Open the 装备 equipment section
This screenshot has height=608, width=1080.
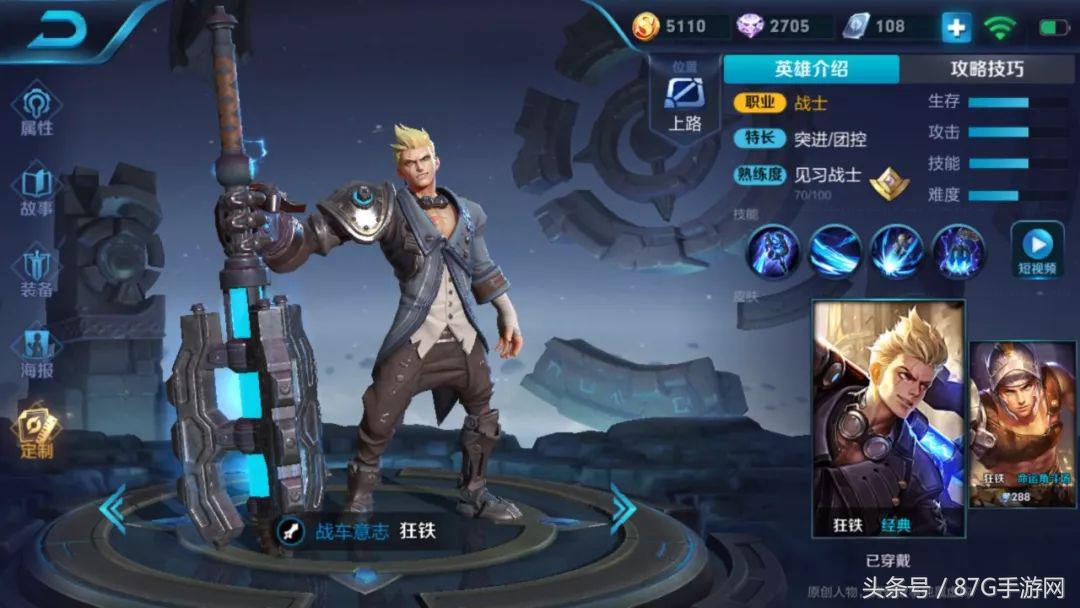[x=37, y=272]
